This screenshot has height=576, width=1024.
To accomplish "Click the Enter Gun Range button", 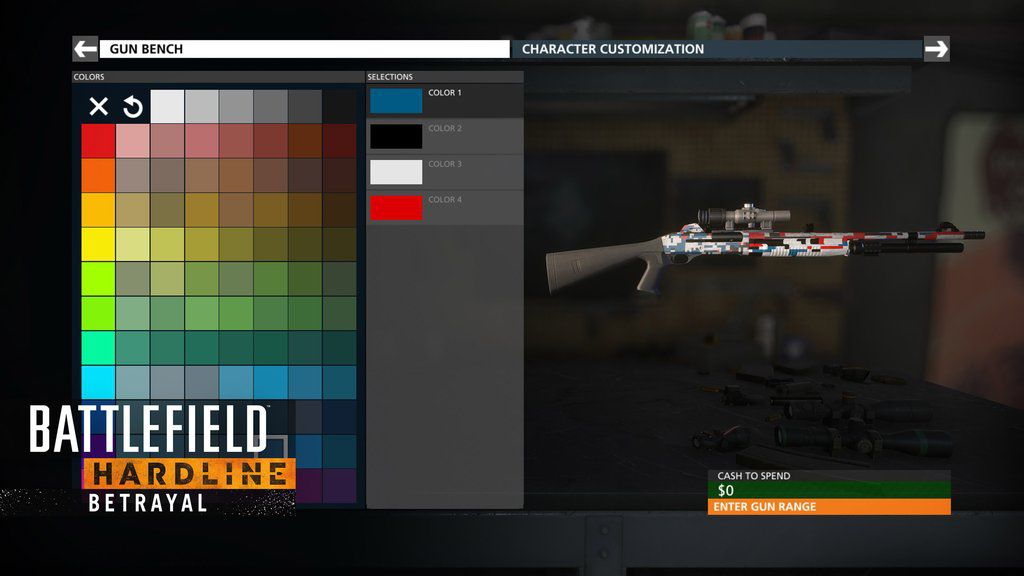I will coord(829,507).
